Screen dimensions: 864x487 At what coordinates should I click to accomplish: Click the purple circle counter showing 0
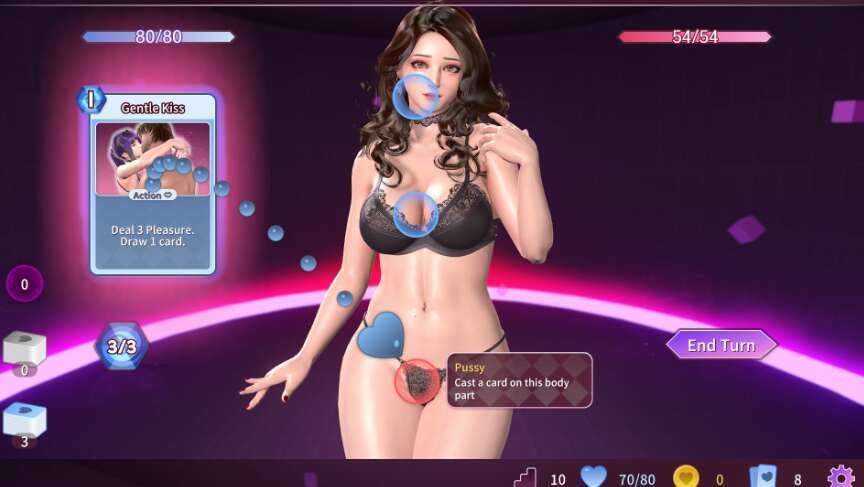[x=24, y=284]
